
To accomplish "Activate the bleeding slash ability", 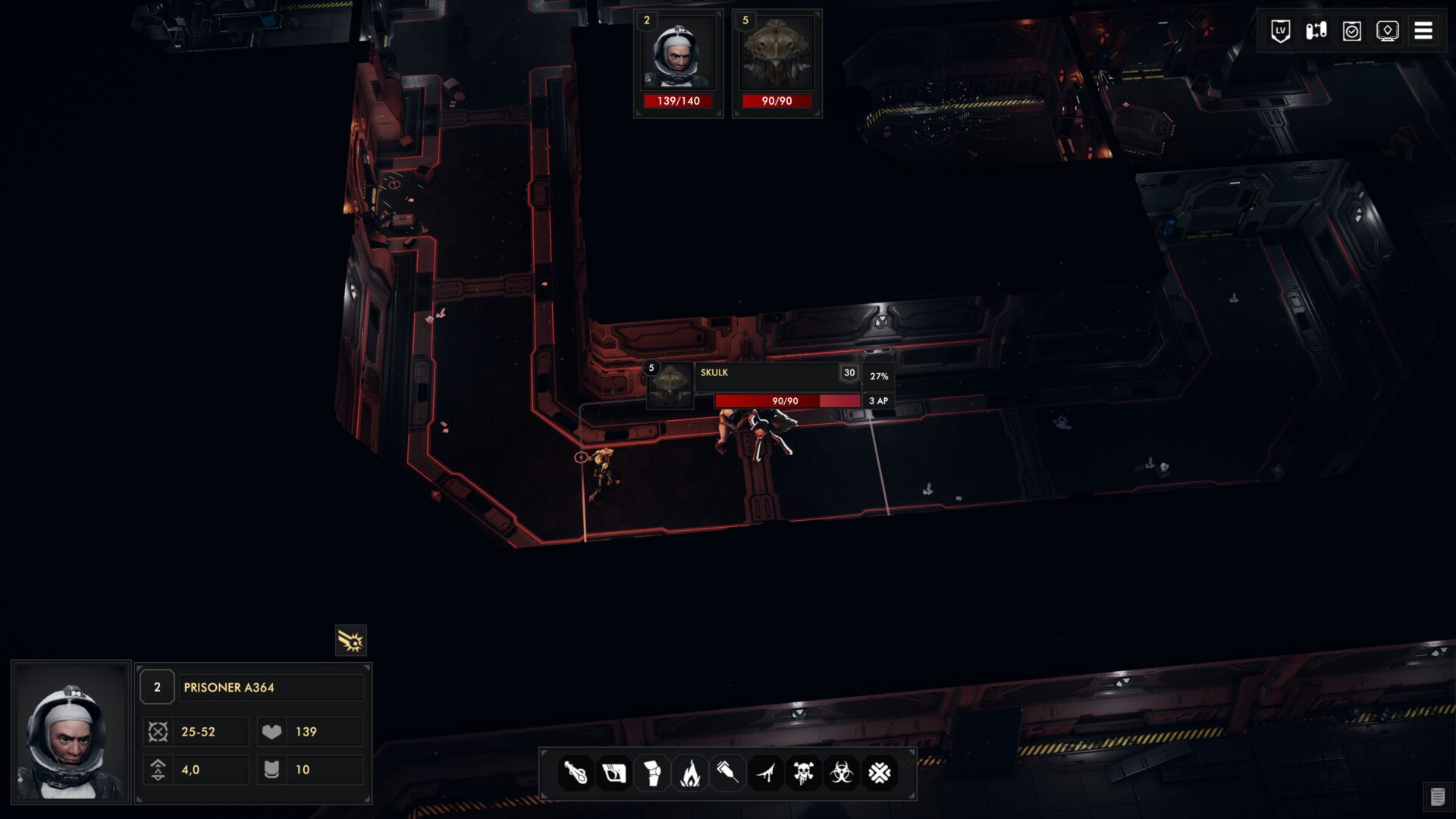I will (766, 773).
